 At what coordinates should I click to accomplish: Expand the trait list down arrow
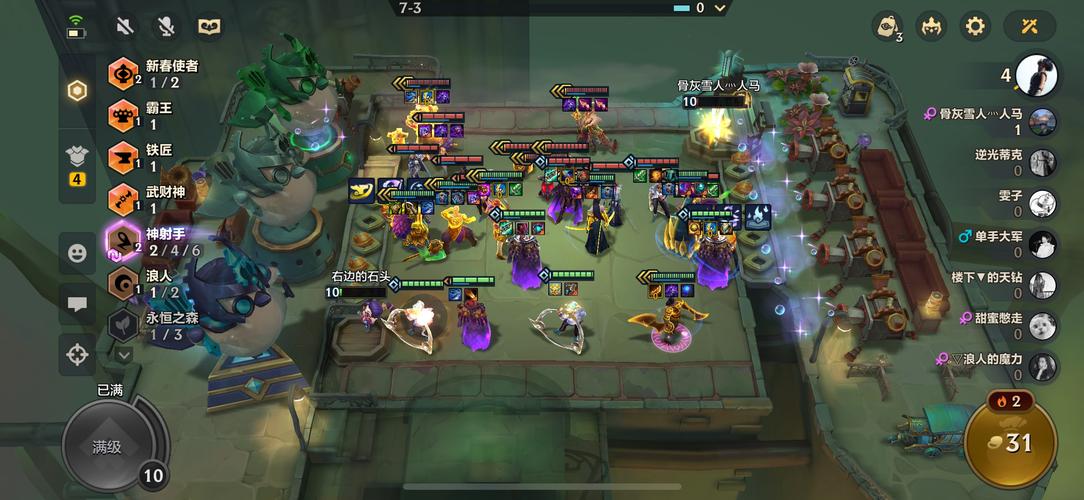124,354
